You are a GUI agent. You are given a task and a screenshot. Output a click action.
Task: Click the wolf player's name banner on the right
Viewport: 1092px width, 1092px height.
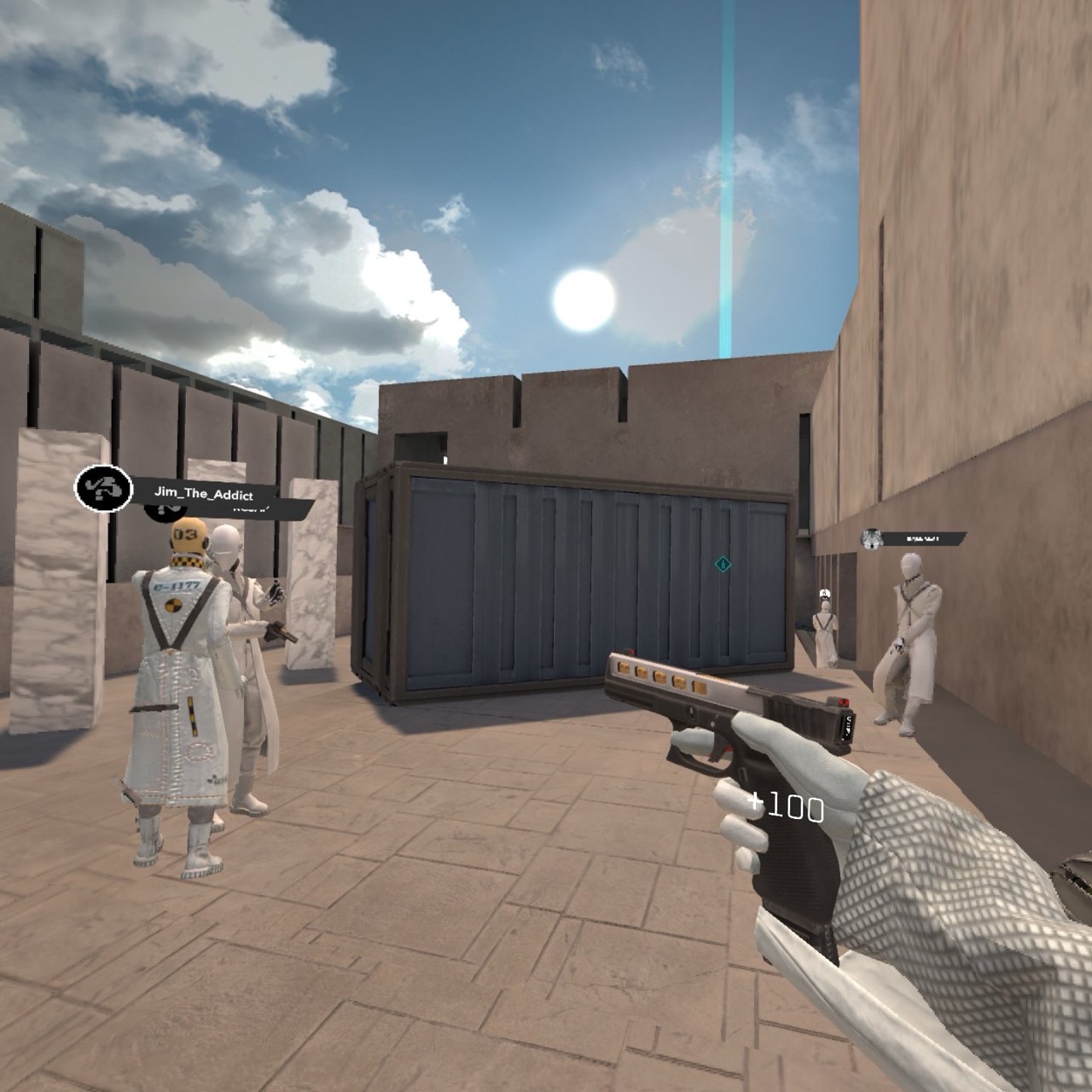923,539
